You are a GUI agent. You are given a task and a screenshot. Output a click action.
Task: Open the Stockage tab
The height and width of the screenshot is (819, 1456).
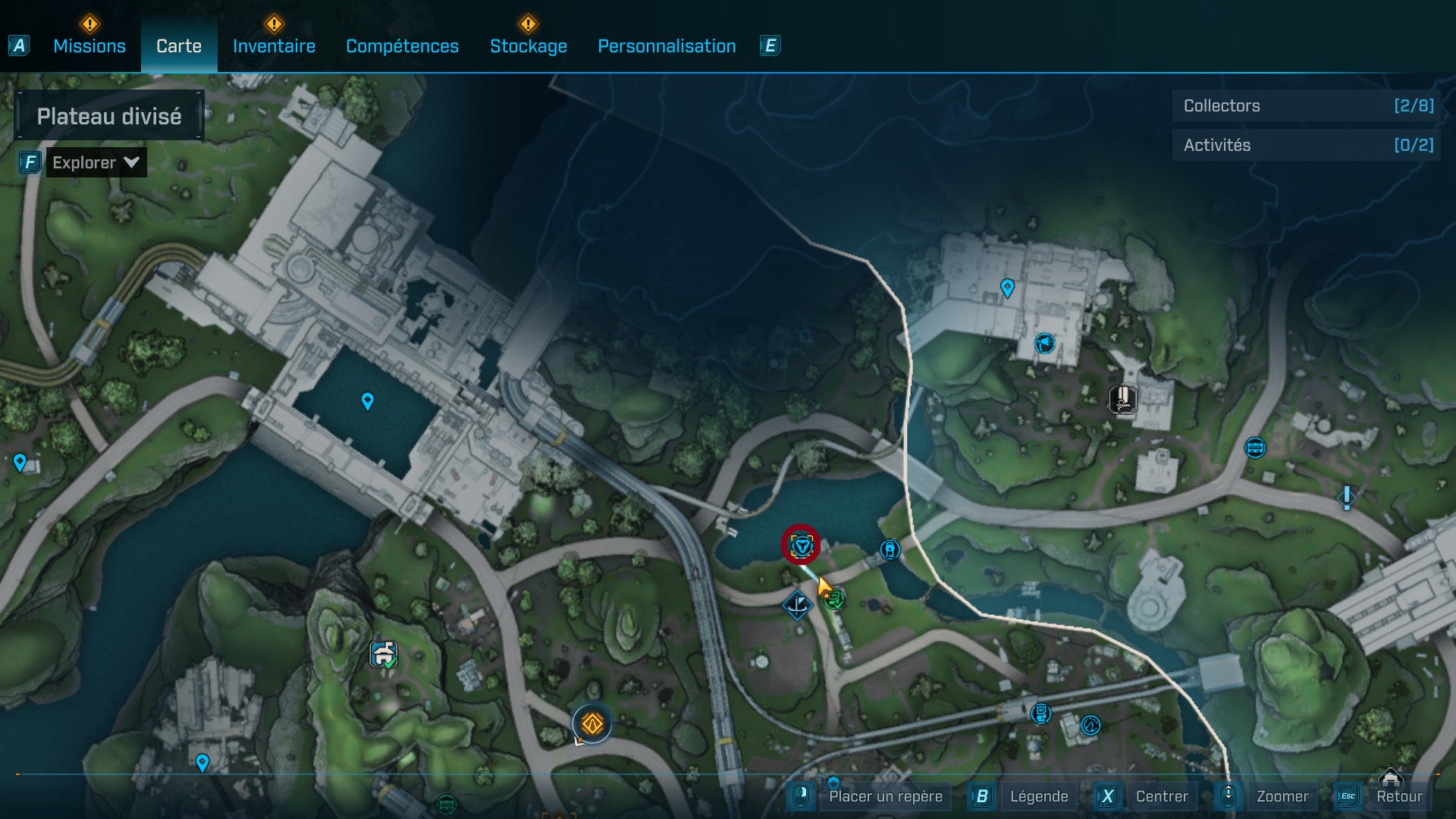pos(528,46)
